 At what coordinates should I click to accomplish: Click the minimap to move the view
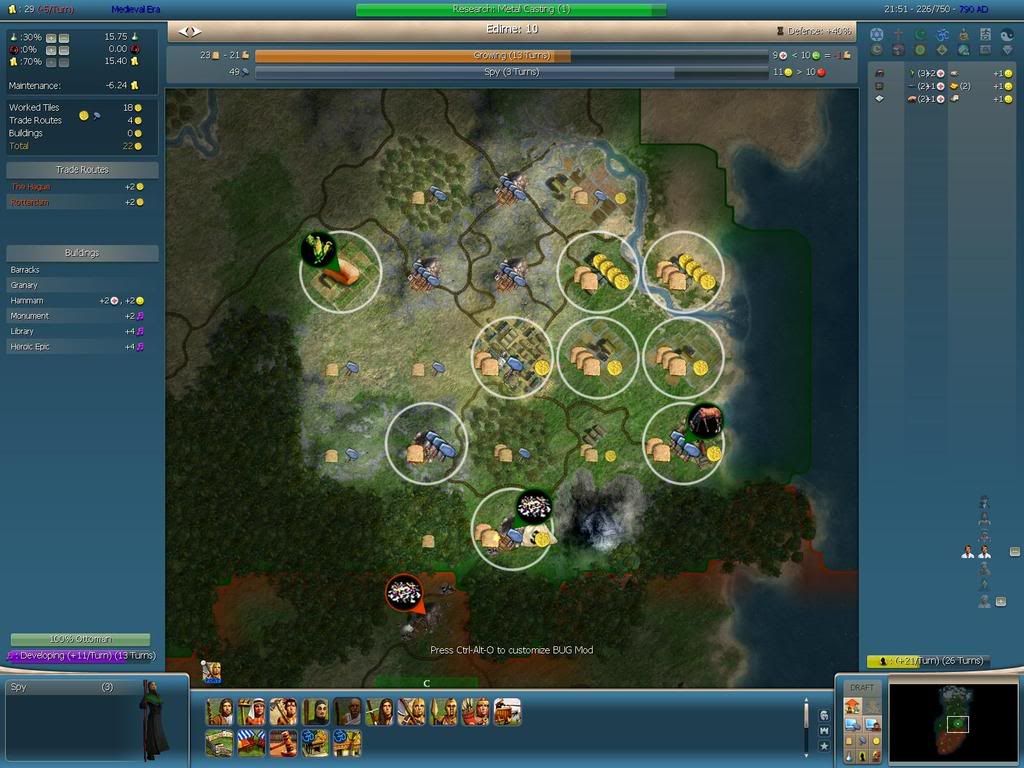click(x=953, y=721)
